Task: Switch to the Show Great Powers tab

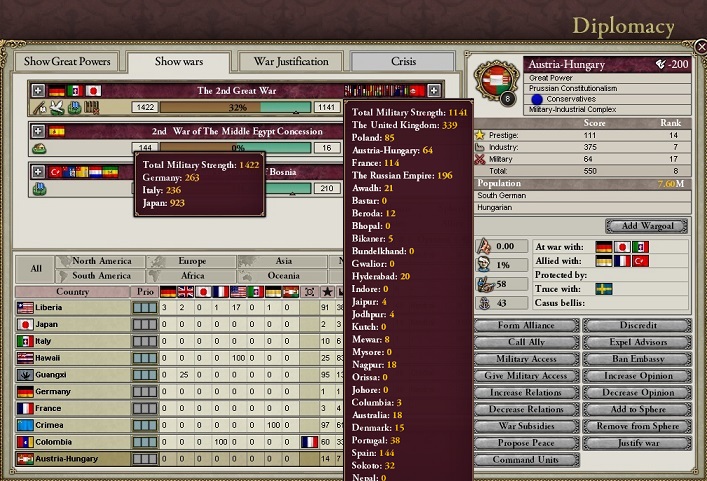Action: pyautogui.click(x=67, y=61)
